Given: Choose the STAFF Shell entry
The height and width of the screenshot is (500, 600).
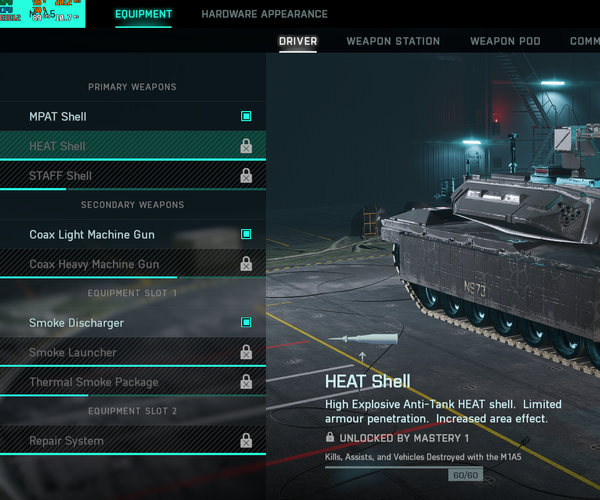Looking at the screenshot, I should 132,176.
